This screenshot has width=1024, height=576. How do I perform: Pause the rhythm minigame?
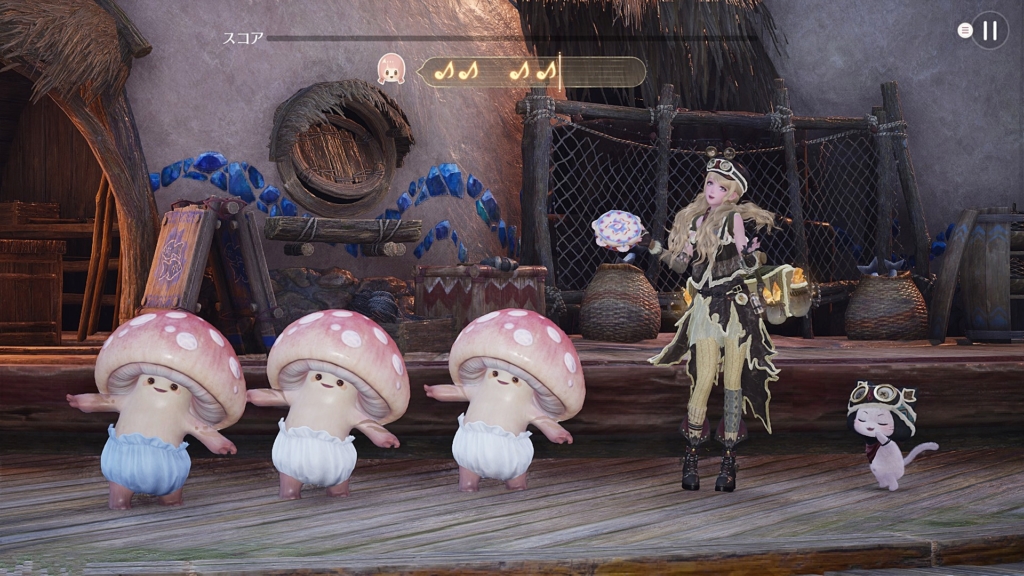[x=989, y=30]
